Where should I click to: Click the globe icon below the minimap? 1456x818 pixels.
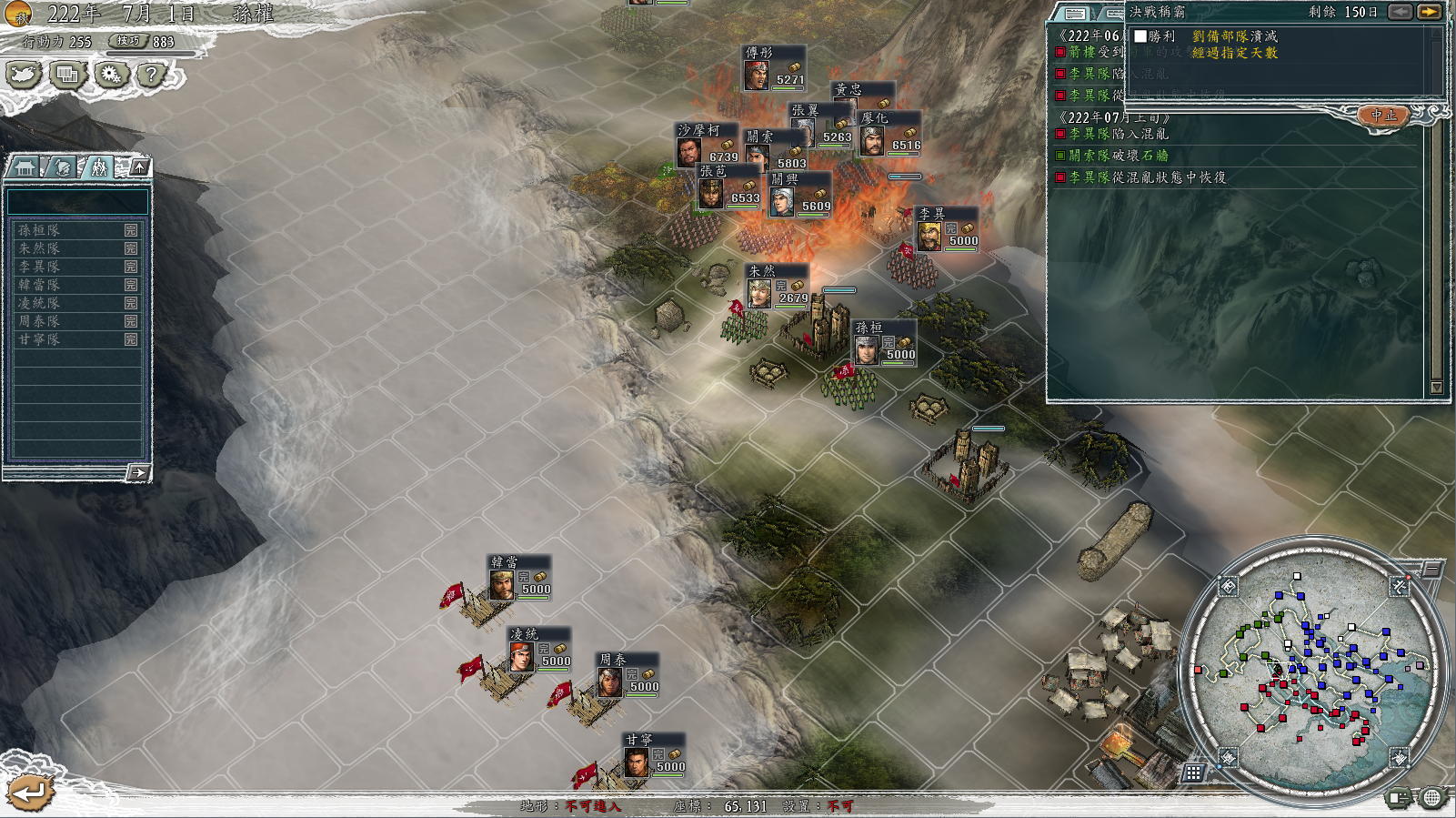(x=1432, y=798)
